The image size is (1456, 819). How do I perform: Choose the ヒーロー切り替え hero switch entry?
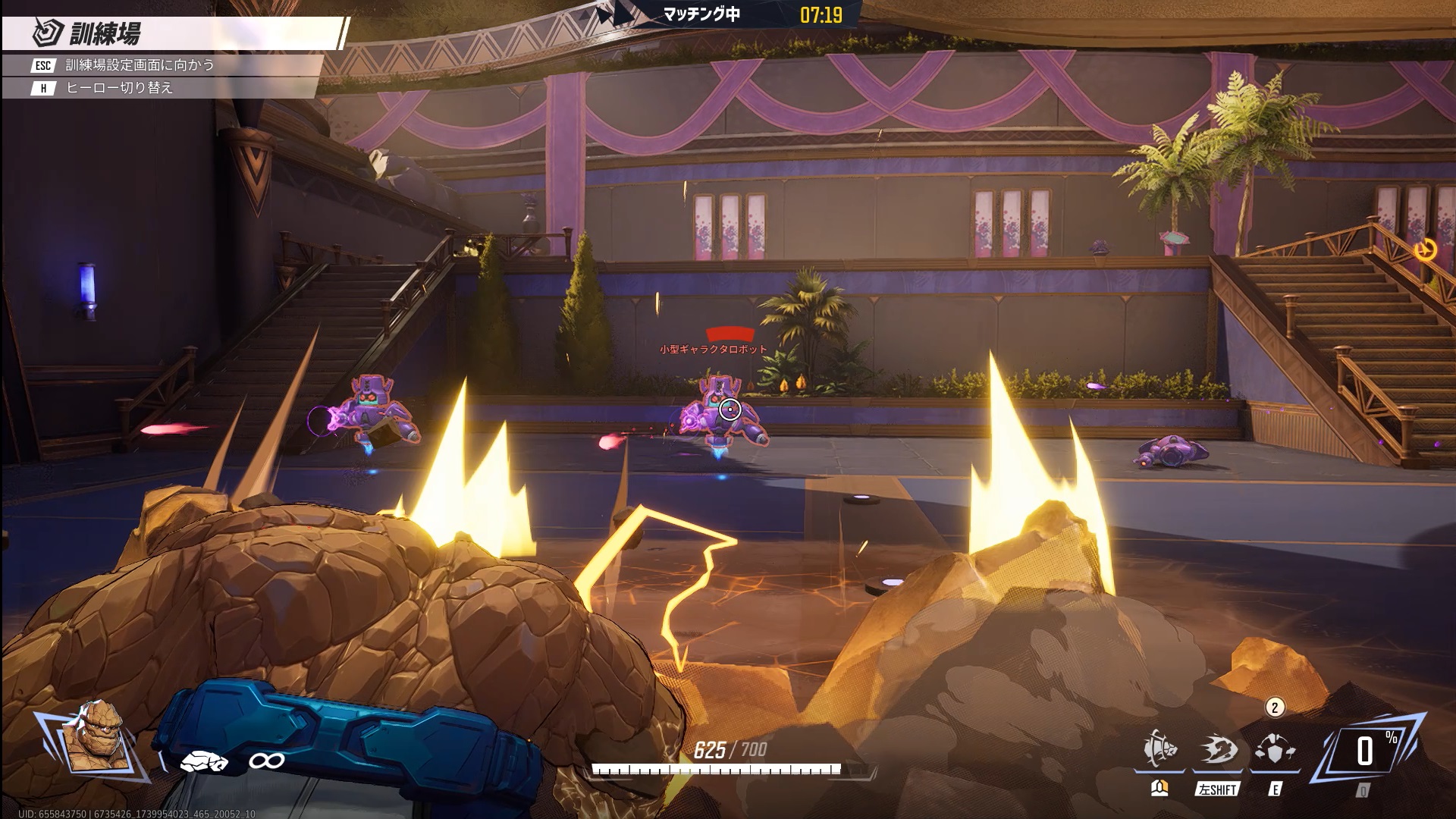[x=119, y=88]
